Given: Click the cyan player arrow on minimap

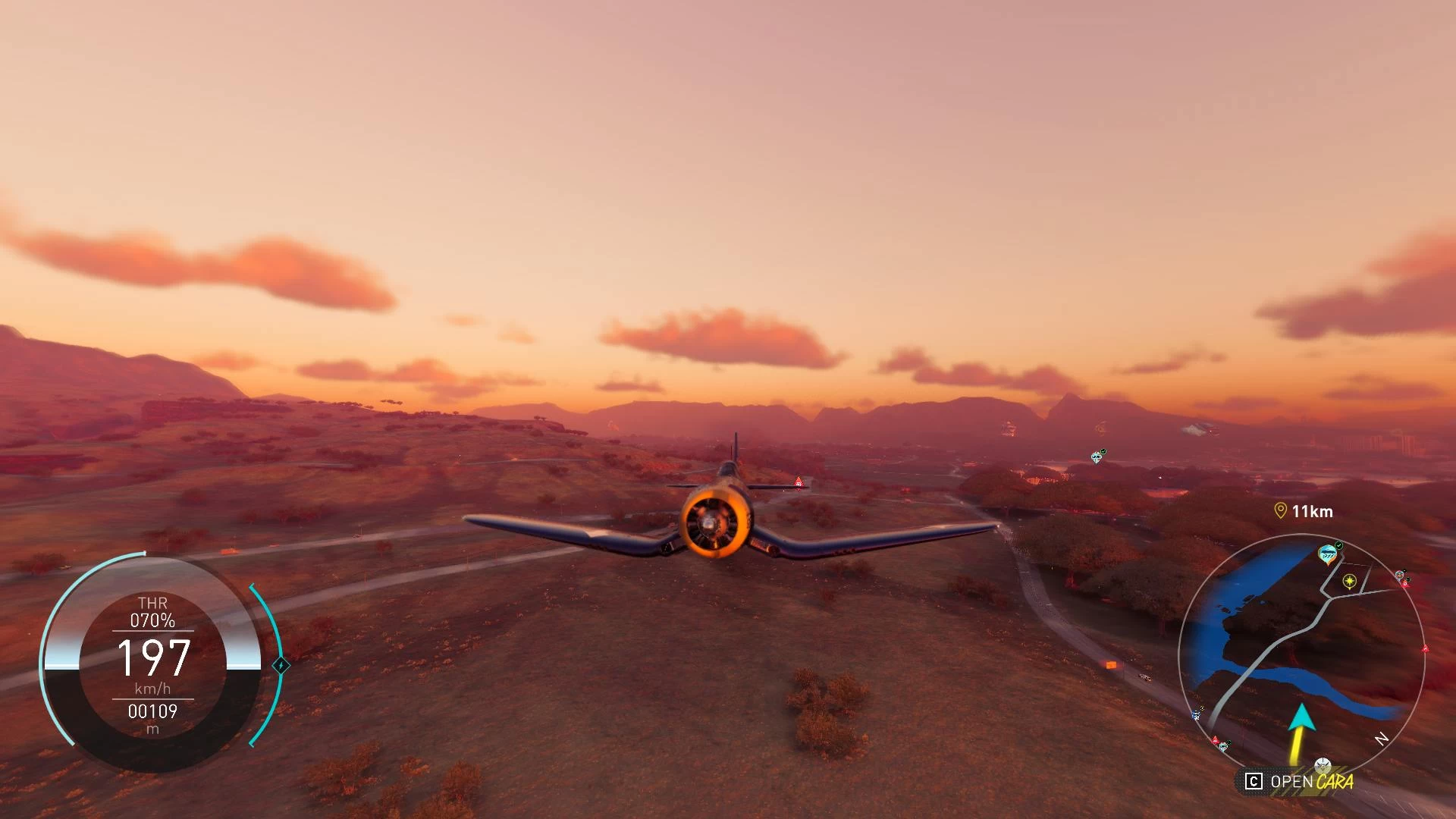Looking at the screenshot, I should coord(1301,718).
